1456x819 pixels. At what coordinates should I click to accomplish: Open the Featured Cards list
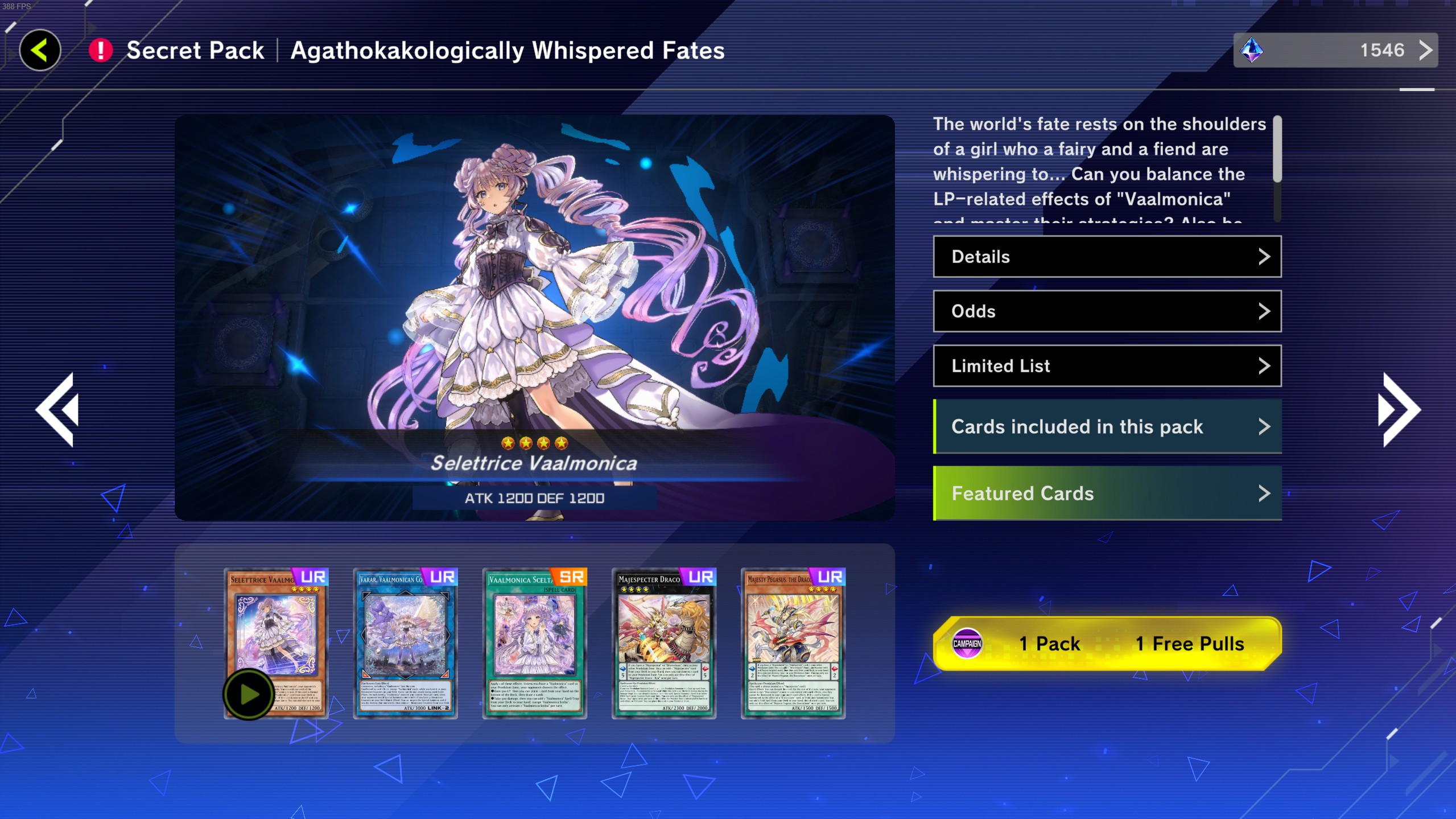1107,493
